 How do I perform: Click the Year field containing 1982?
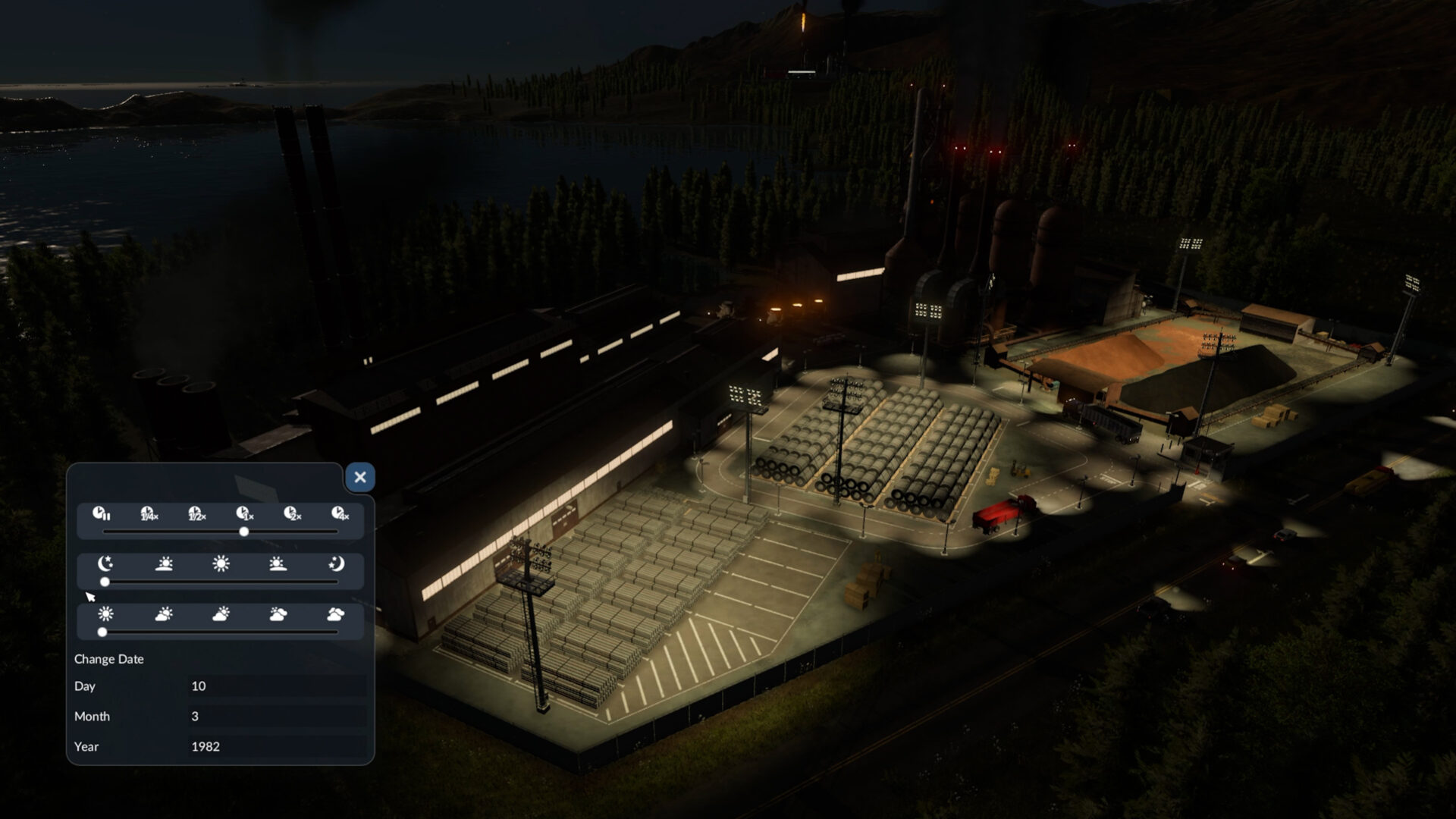point(277,747)
